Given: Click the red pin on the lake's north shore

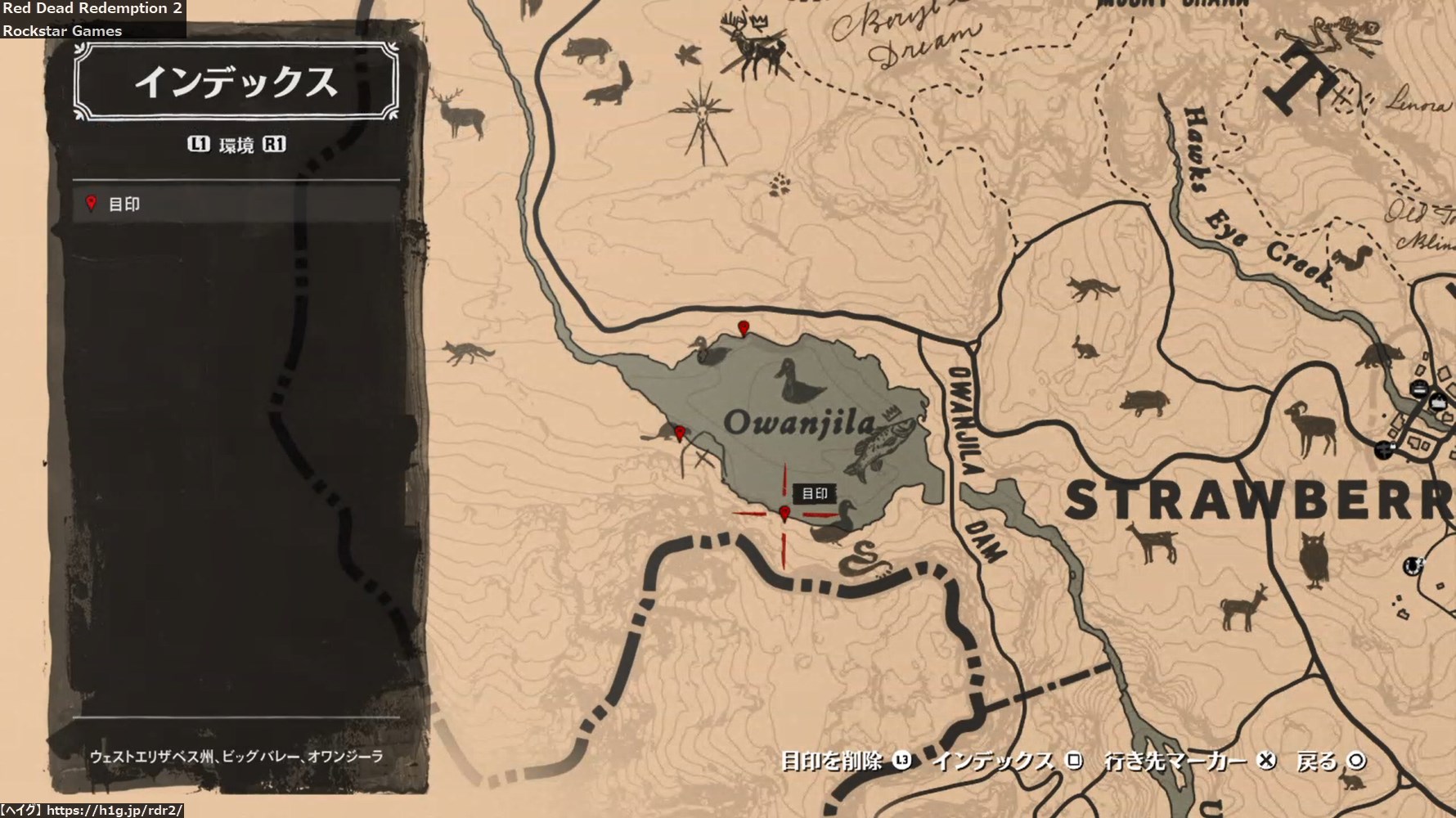Looking at the screenshot, I should click(x=744, y=329).
